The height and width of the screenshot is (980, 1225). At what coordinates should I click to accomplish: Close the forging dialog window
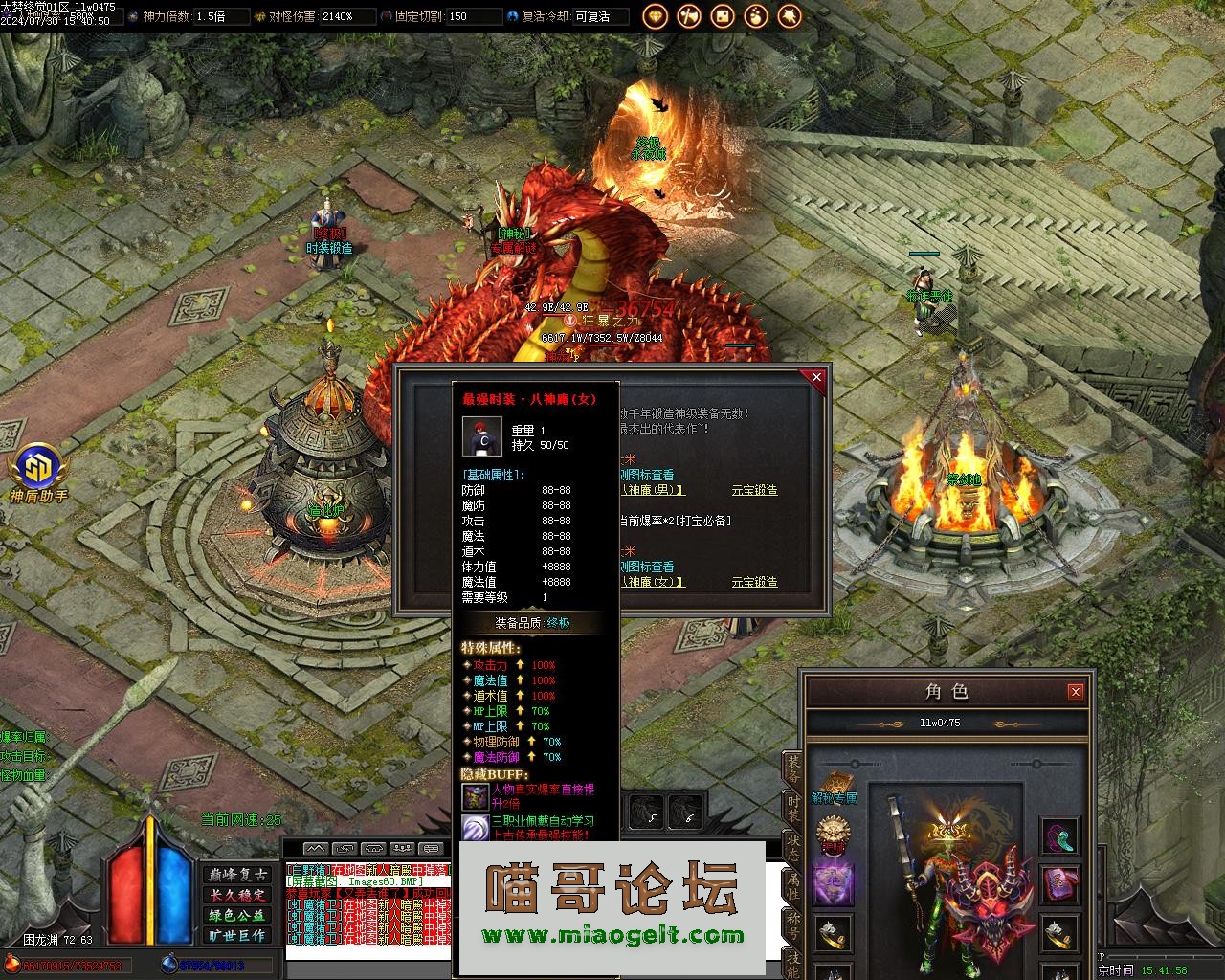click(816, 378)
